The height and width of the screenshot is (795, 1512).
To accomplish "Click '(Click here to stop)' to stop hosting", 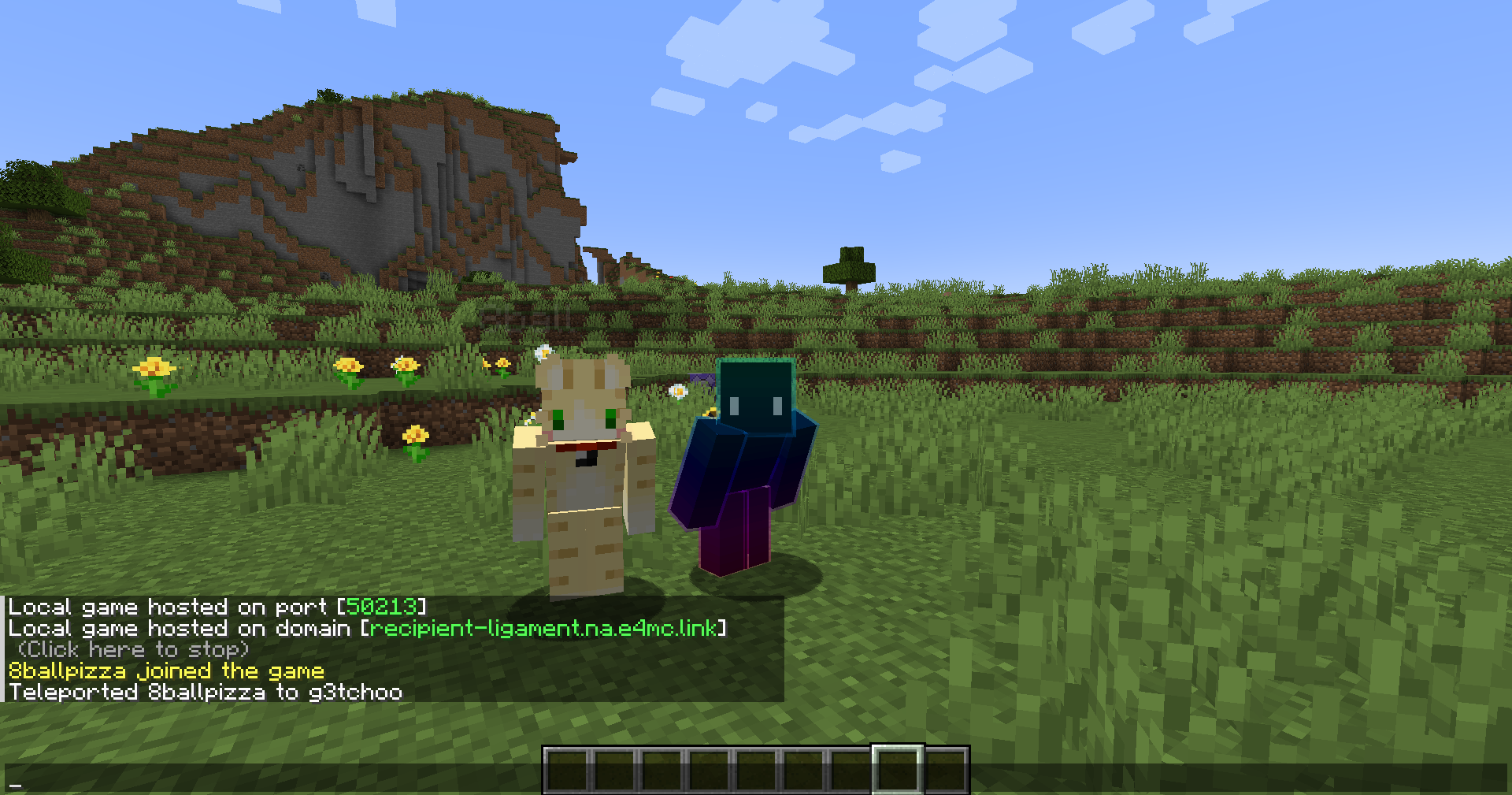I will pos(132,649).
